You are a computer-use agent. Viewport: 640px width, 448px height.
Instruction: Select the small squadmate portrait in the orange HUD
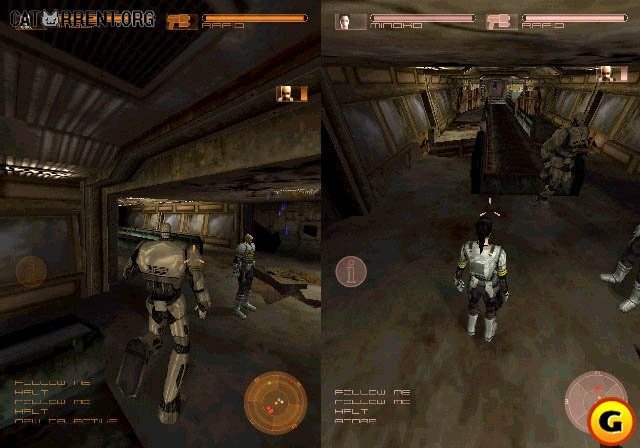point(285,93)
